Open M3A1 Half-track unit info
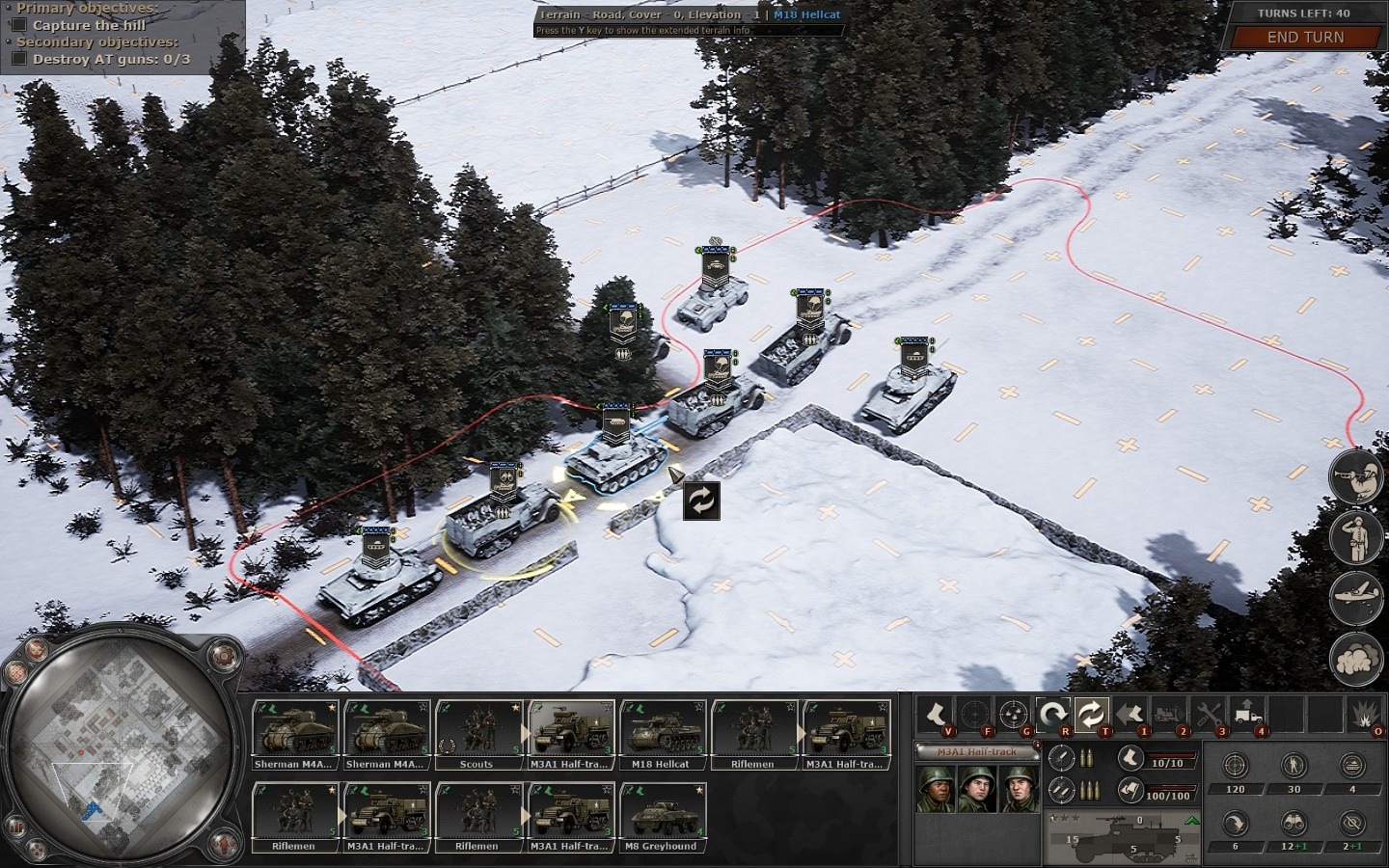The image size is (1389, 868). click(x=973, y=750)
